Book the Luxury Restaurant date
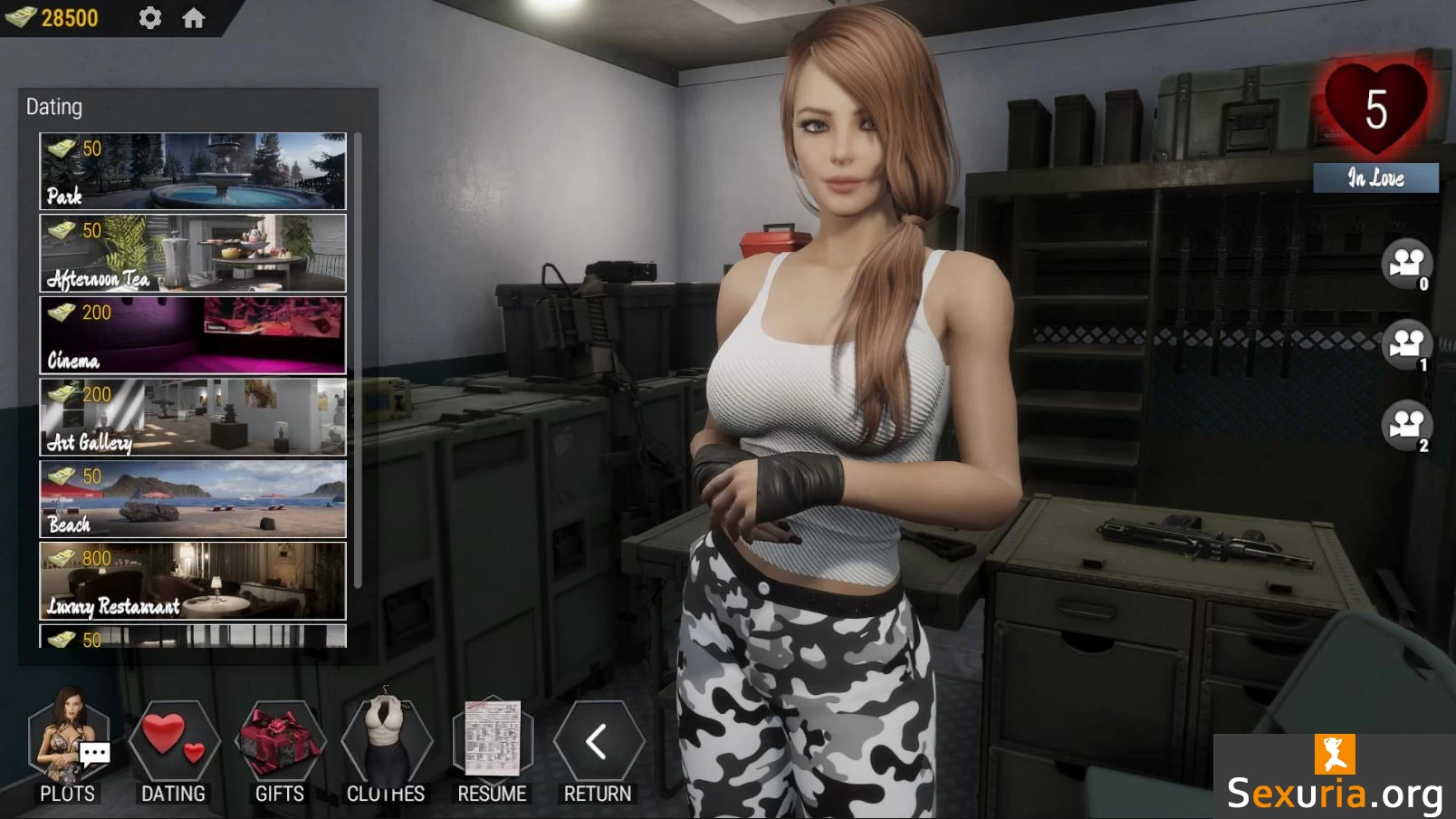The width and height of the screenshot is (1456, 819). click(193, 581)
